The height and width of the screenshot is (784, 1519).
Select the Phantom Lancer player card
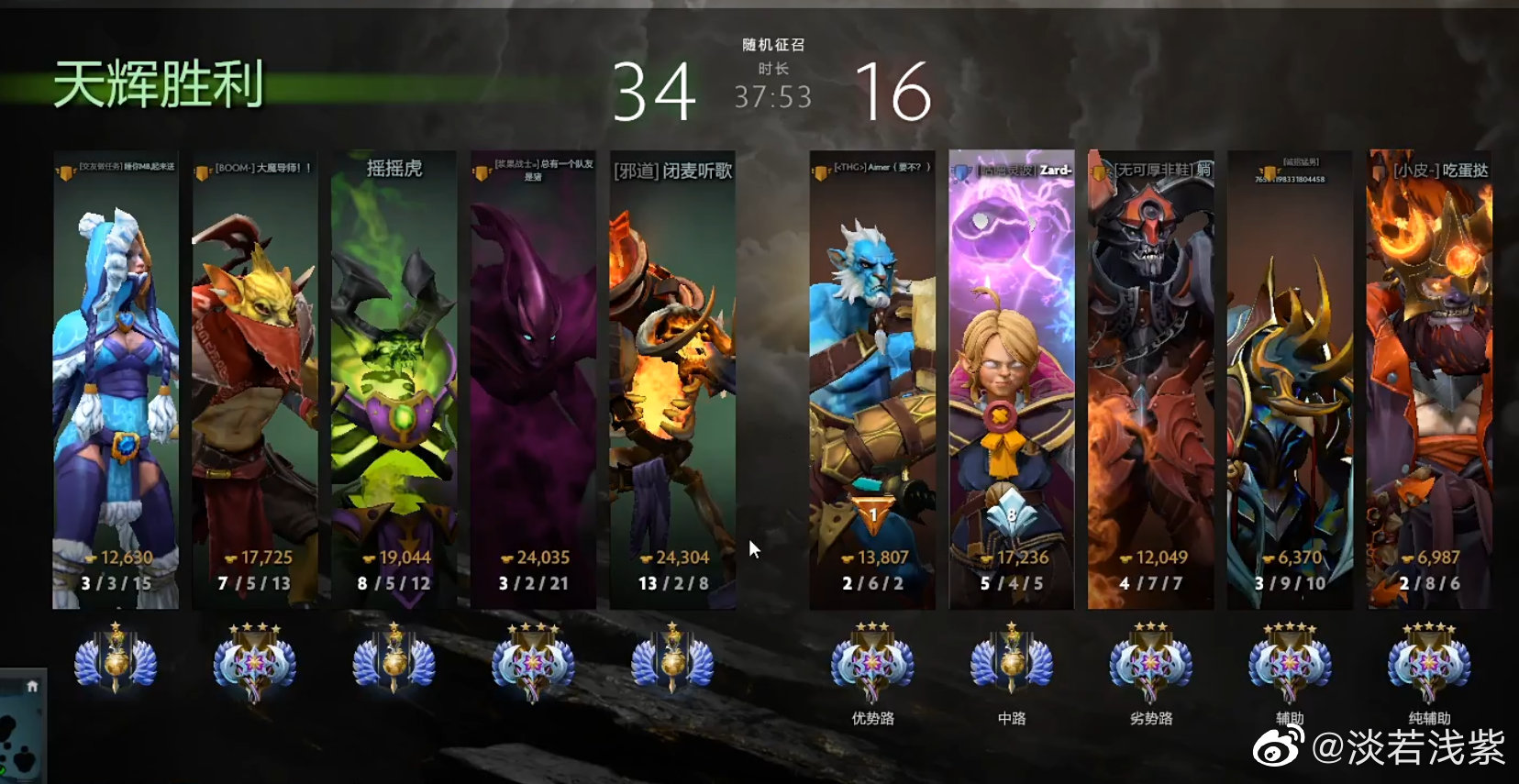872,380
